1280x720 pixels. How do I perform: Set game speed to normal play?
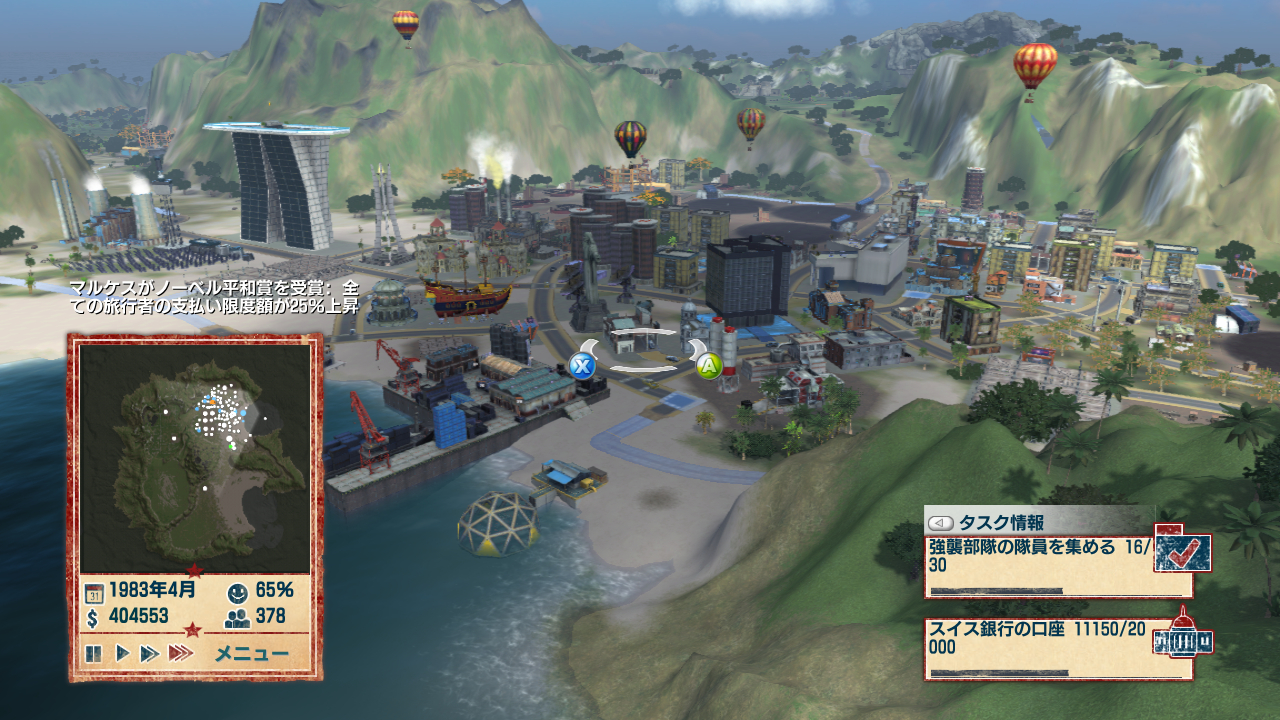point(122,654)
